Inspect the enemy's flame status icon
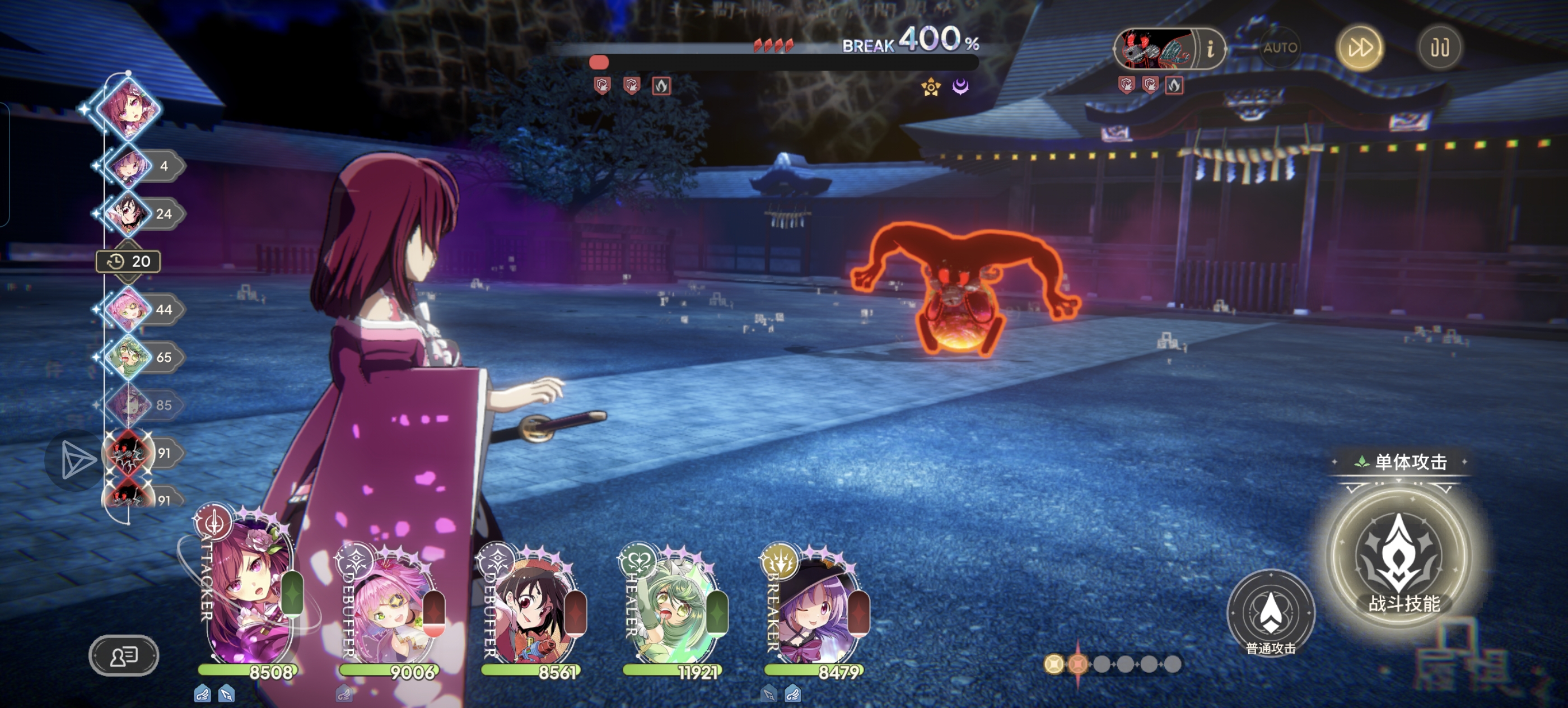Viewport: 1568px width, 708px height. [x=662, y=86]
